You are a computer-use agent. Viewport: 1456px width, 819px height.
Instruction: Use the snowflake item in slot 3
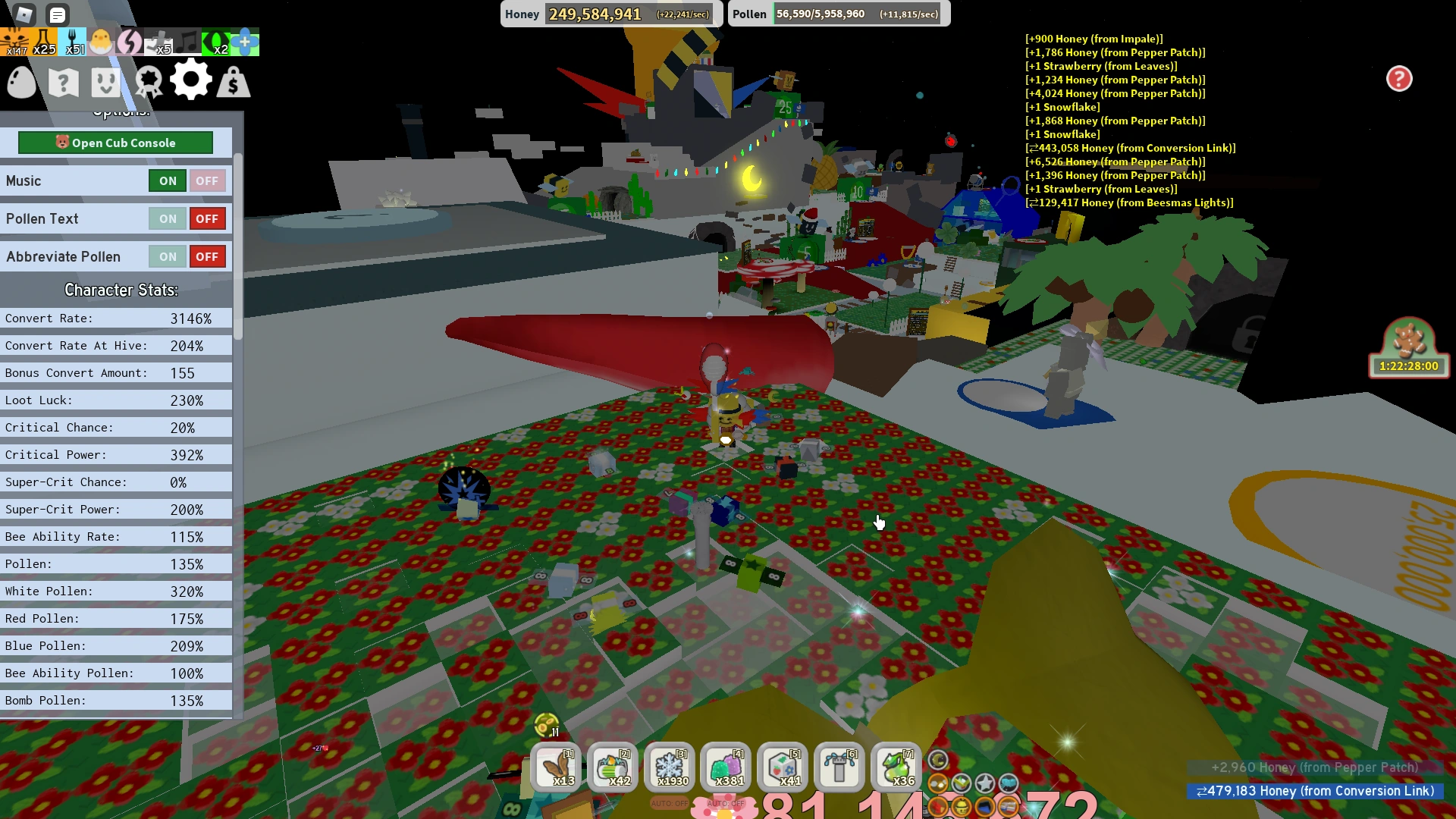coord(669,767)
